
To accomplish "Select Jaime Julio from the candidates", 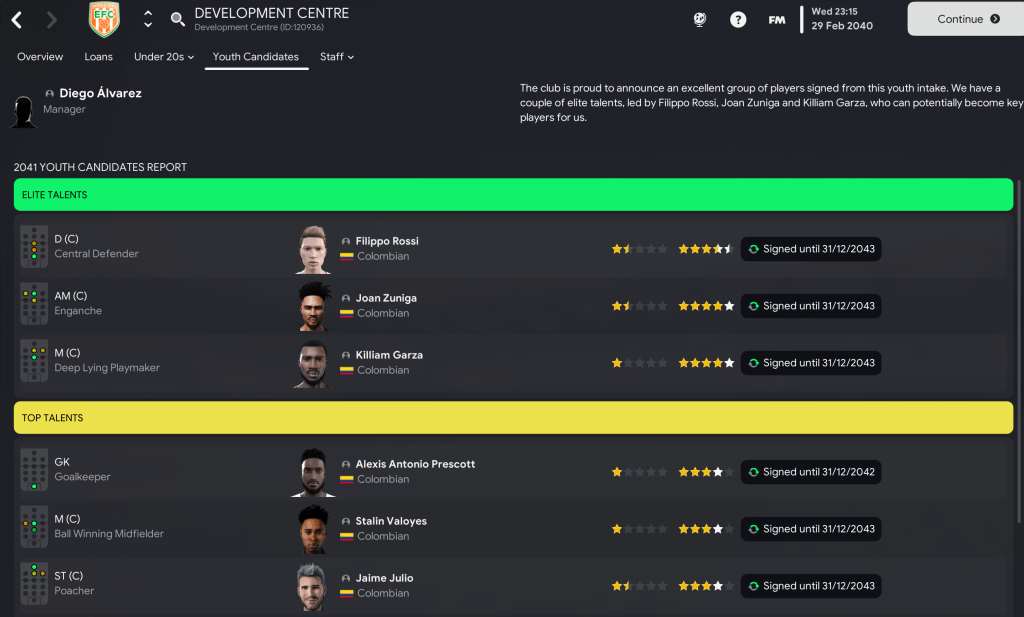I will point(384,578).
